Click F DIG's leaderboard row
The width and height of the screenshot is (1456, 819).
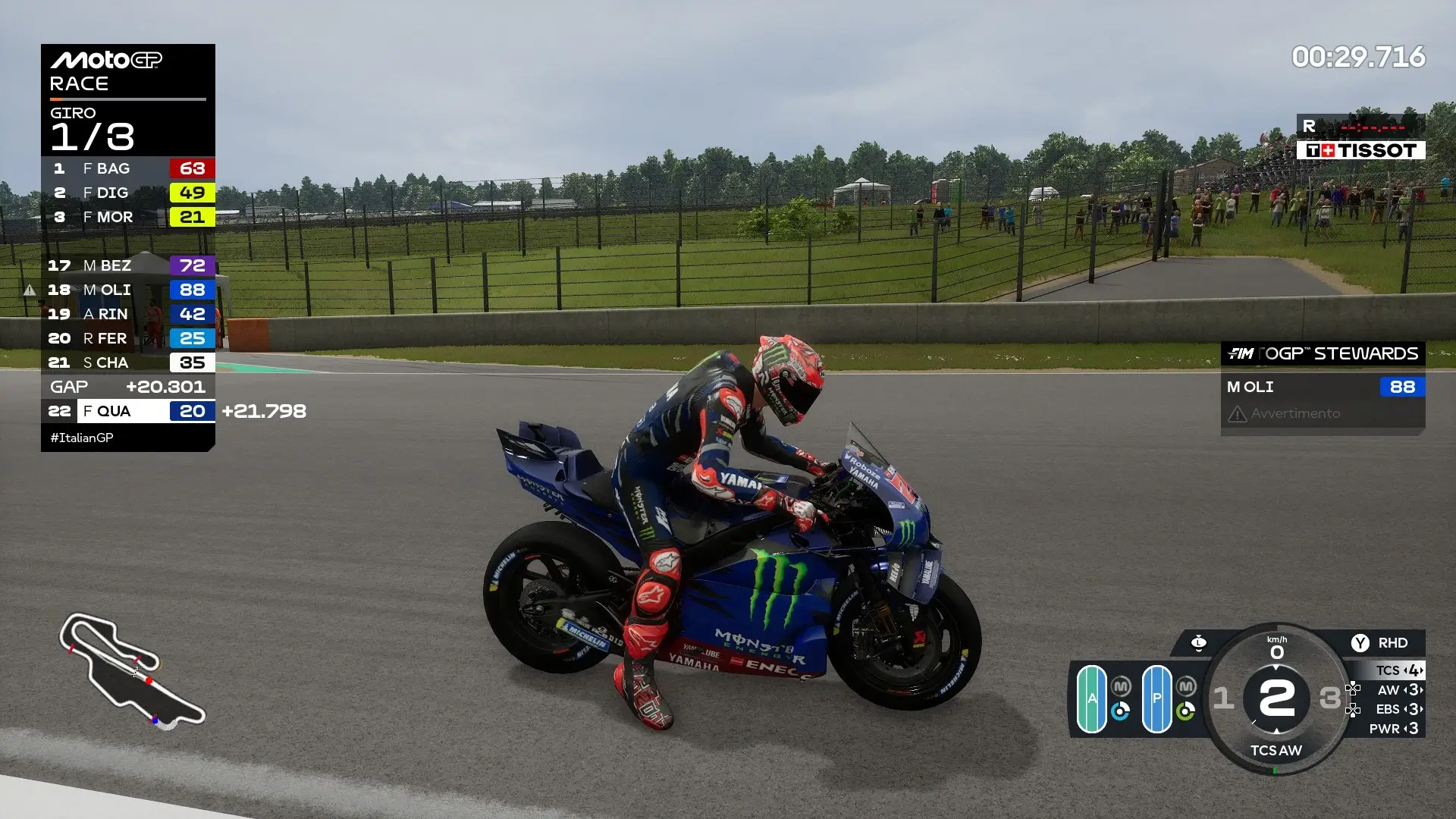(x=128, y=193)
